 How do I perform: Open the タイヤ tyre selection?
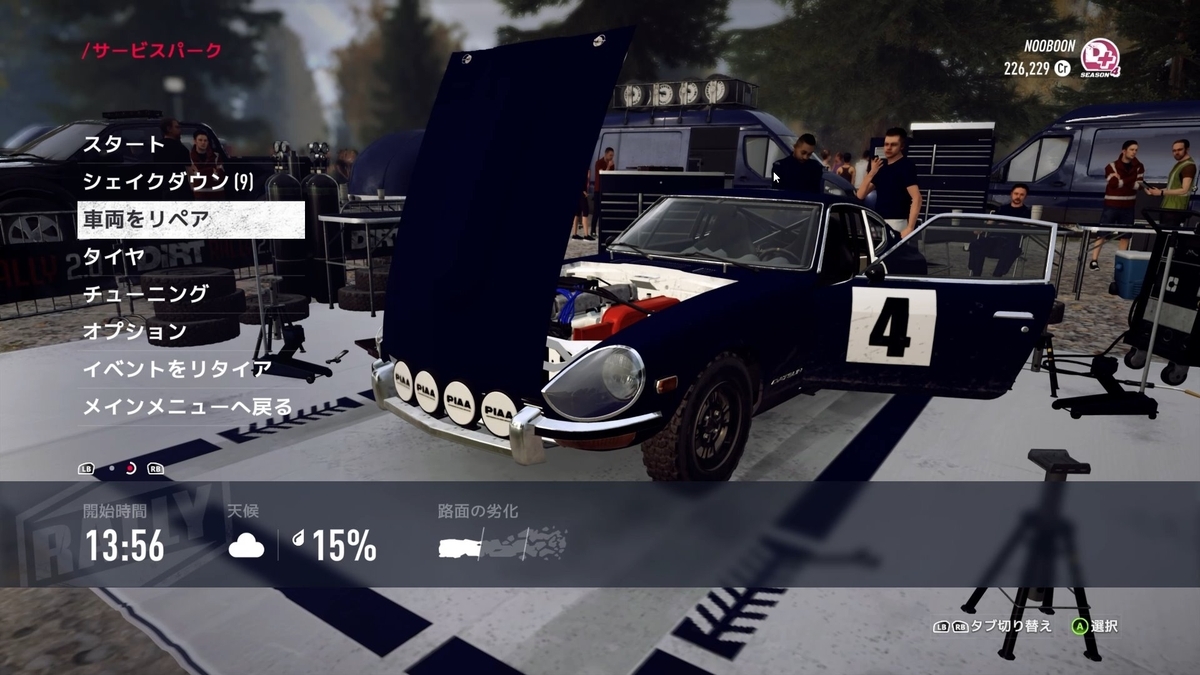click(x=114, y=256)
